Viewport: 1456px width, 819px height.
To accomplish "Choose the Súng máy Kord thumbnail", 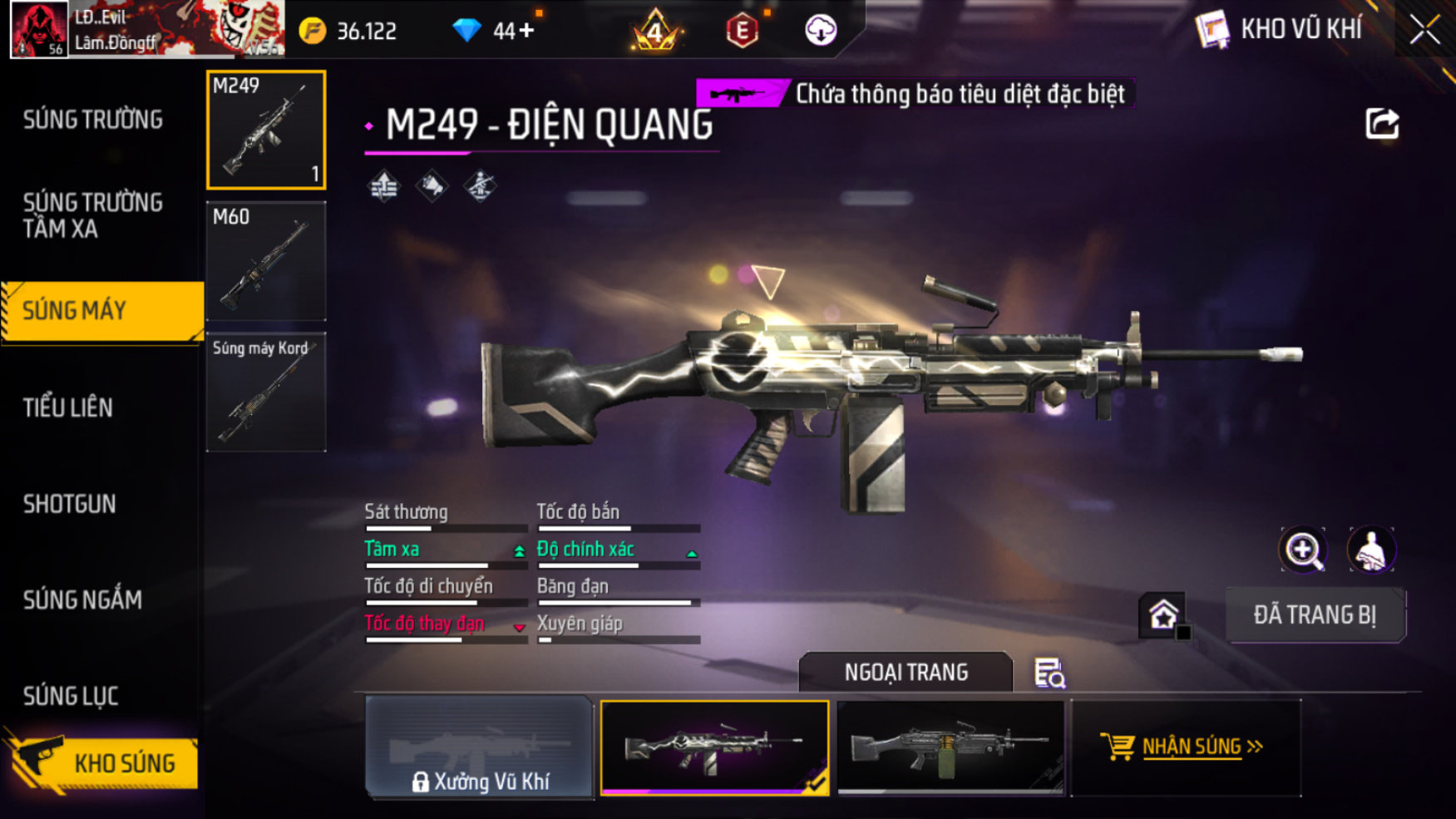I will click(x=266, y=392).
